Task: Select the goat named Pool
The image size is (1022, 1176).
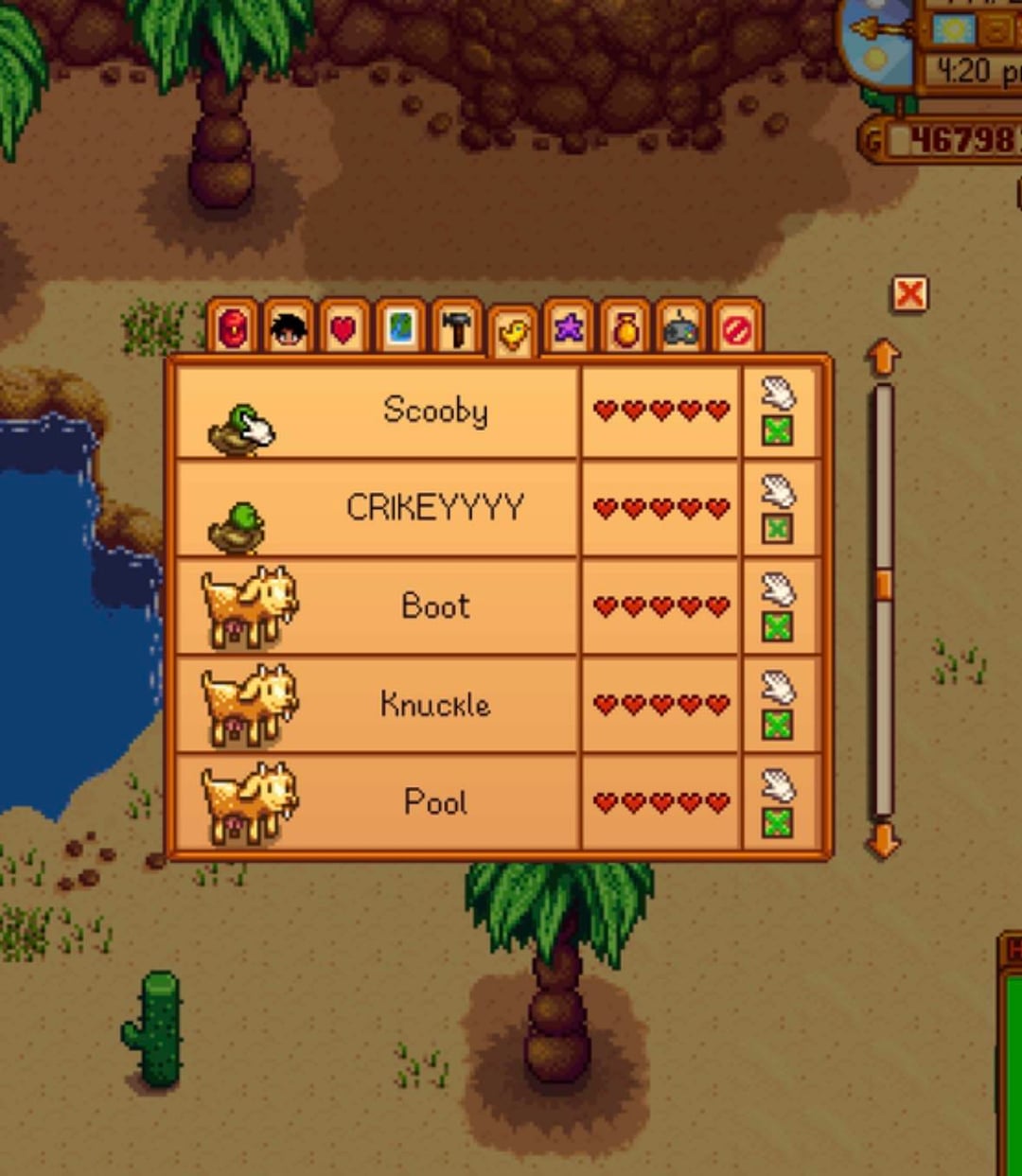Action: click(435, 802)
